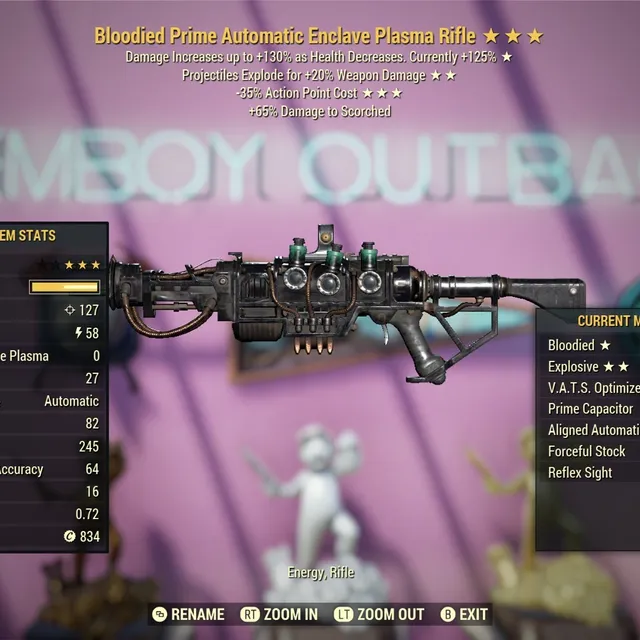640x640 pixels.
Task: Choose the Zoom Out action
Action: (x=381, y=614)
